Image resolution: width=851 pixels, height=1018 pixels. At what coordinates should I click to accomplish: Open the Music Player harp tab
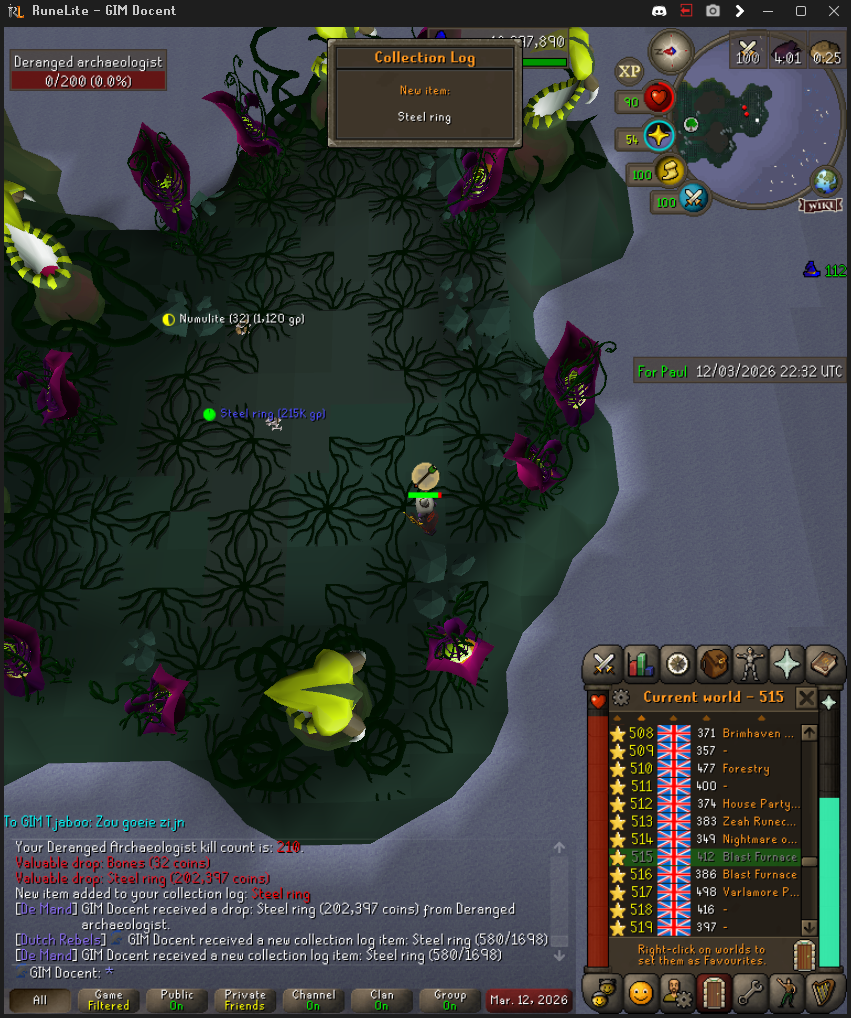click(823, 993)
